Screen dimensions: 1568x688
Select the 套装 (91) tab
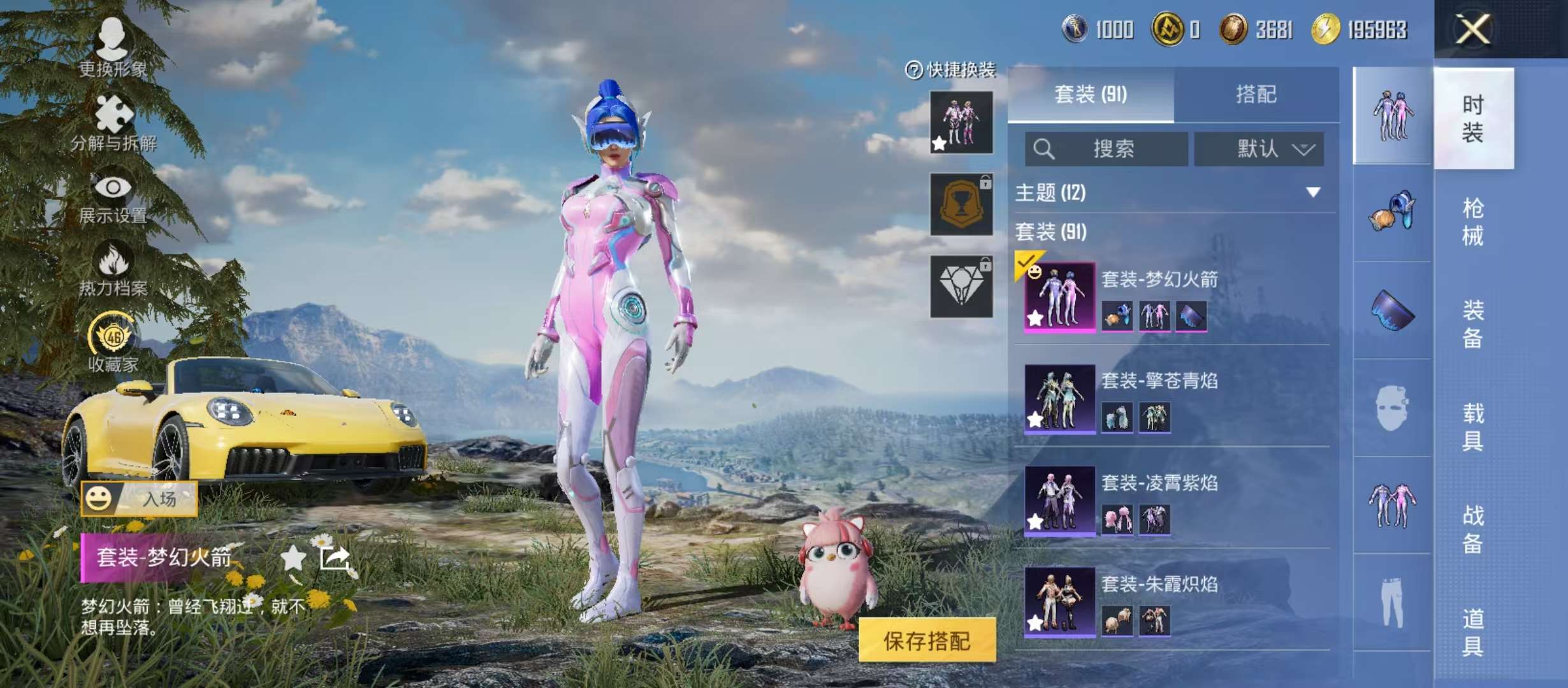point(1091,94)
